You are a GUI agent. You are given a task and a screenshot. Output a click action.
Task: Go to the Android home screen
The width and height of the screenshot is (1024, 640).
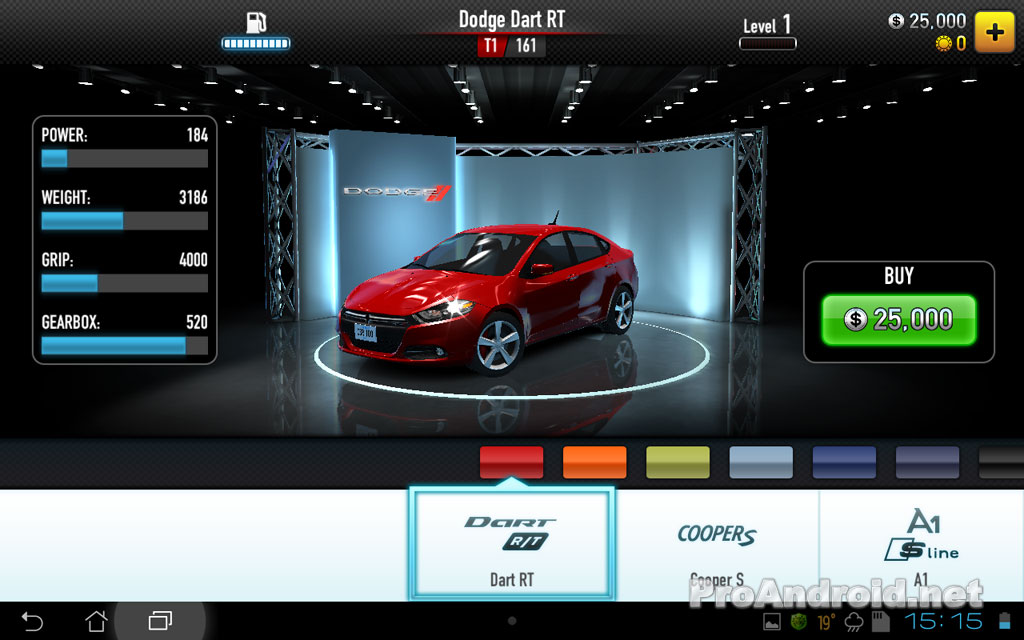pos(96,621)
